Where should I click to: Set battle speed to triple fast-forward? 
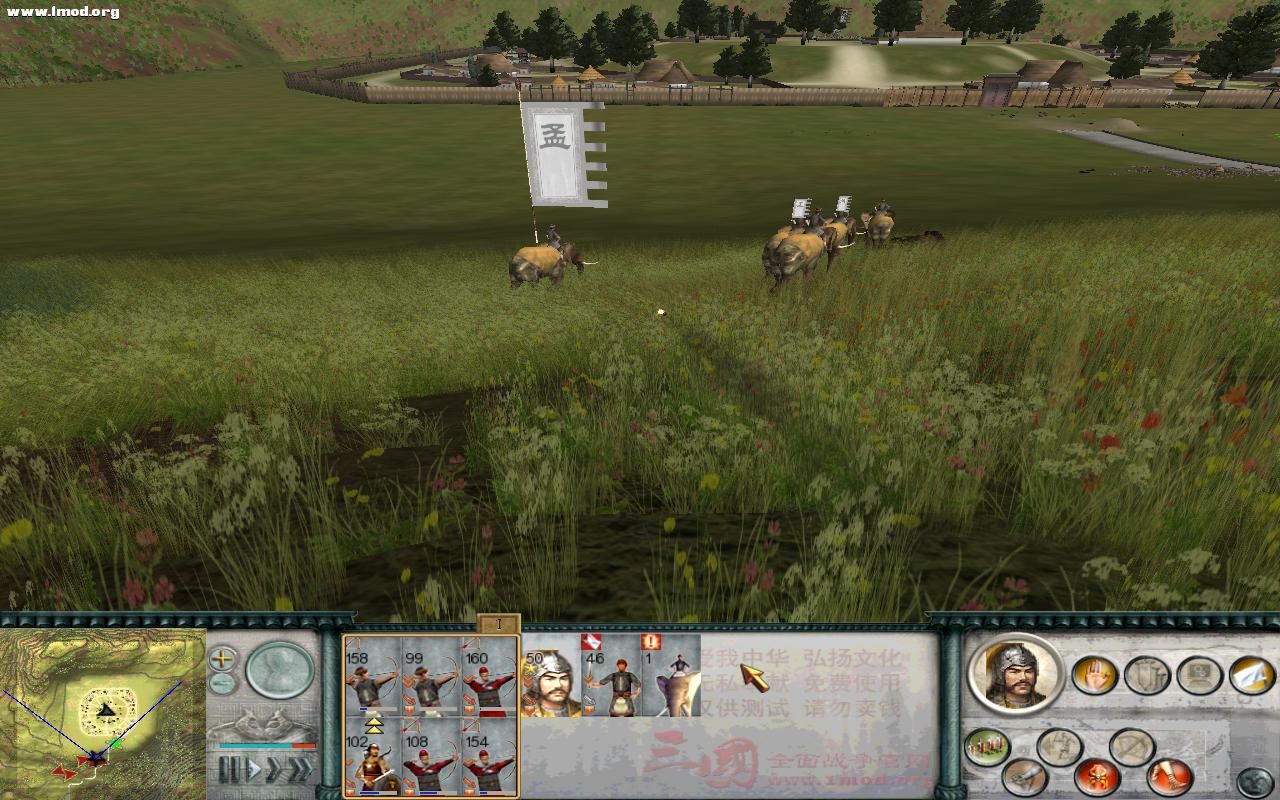(x=299, y=770)
